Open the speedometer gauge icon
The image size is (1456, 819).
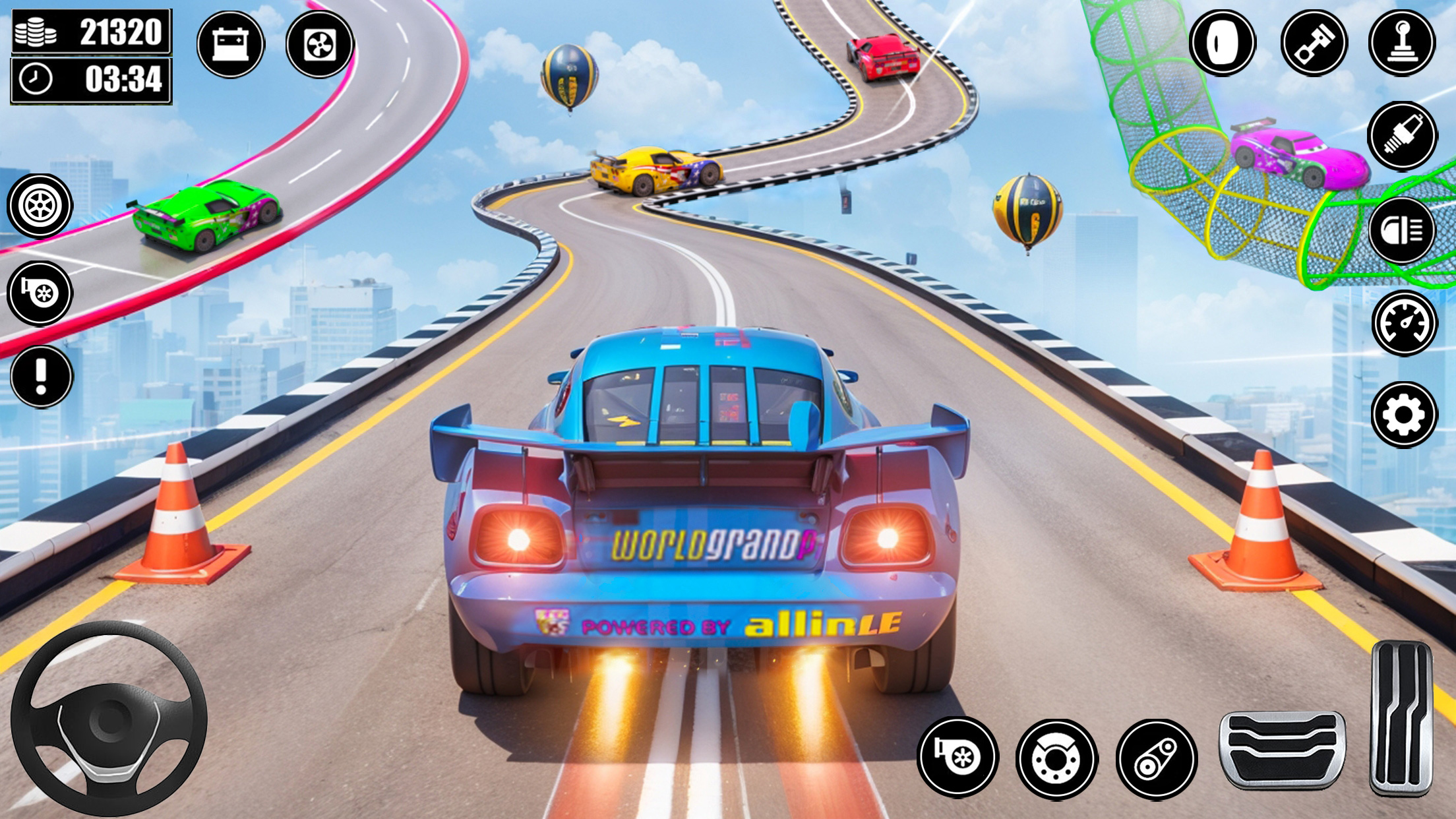pyautogui.click(x=1404, y=323)
